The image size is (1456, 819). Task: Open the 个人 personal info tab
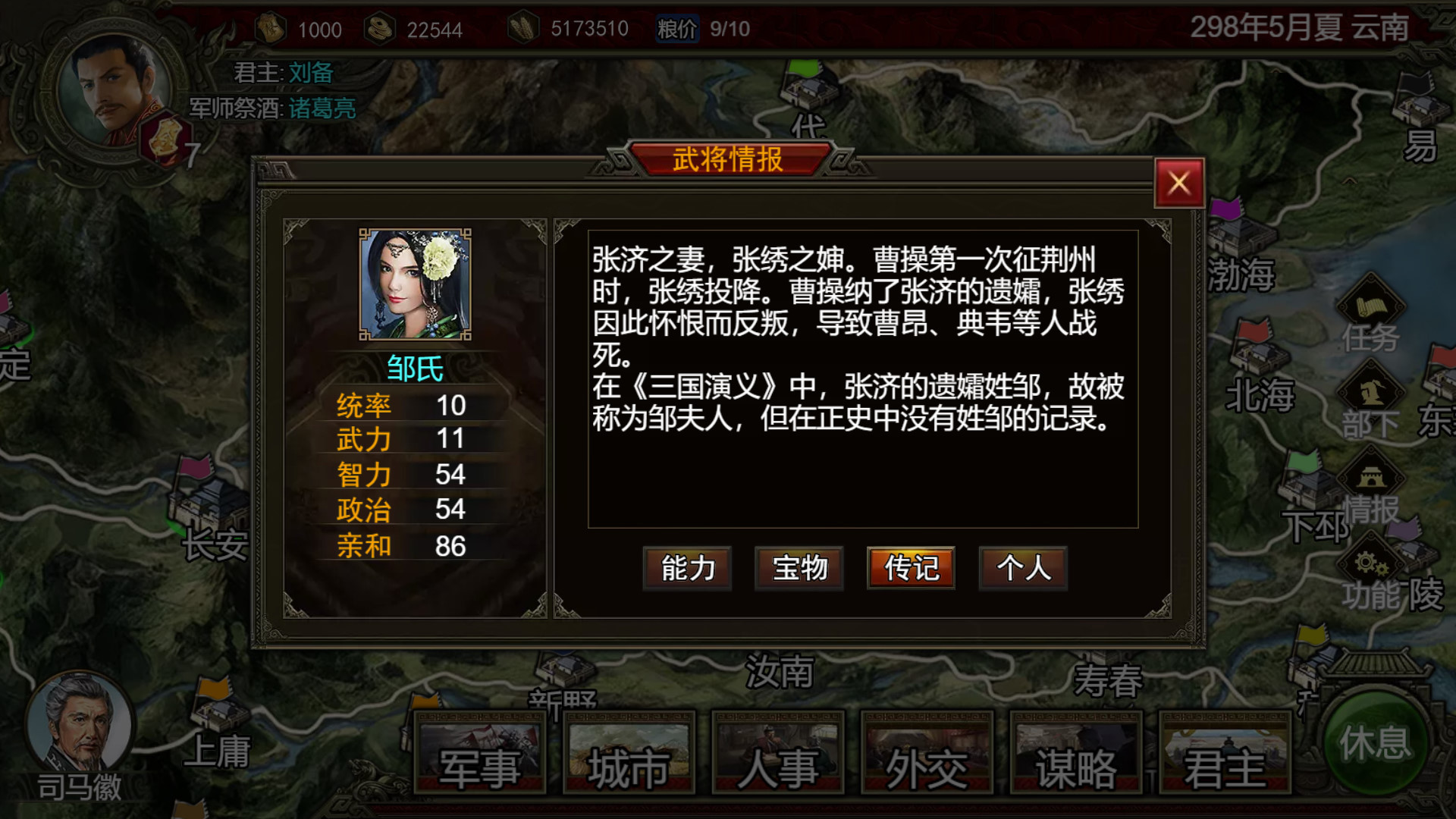pyautogui.click(x=1022, y=569)
